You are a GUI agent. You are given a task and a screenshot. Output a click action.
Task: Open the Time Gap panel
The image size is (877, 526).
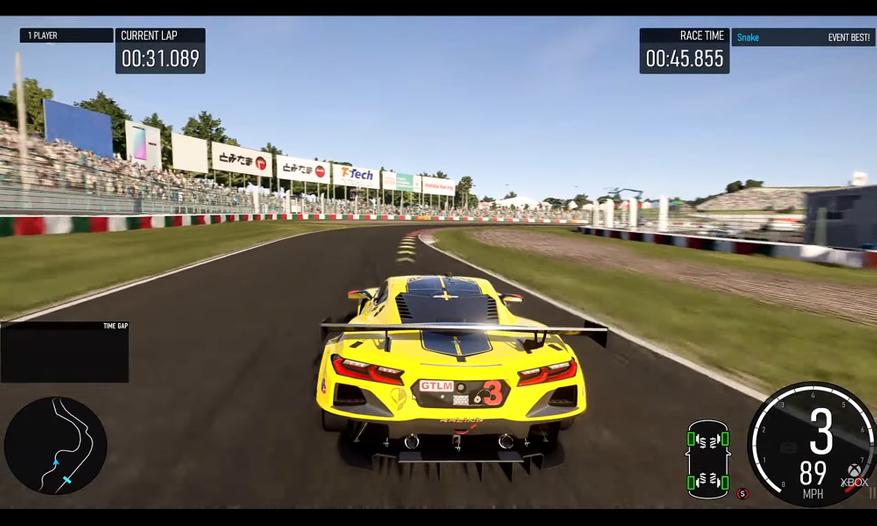[x=65, y=351]
